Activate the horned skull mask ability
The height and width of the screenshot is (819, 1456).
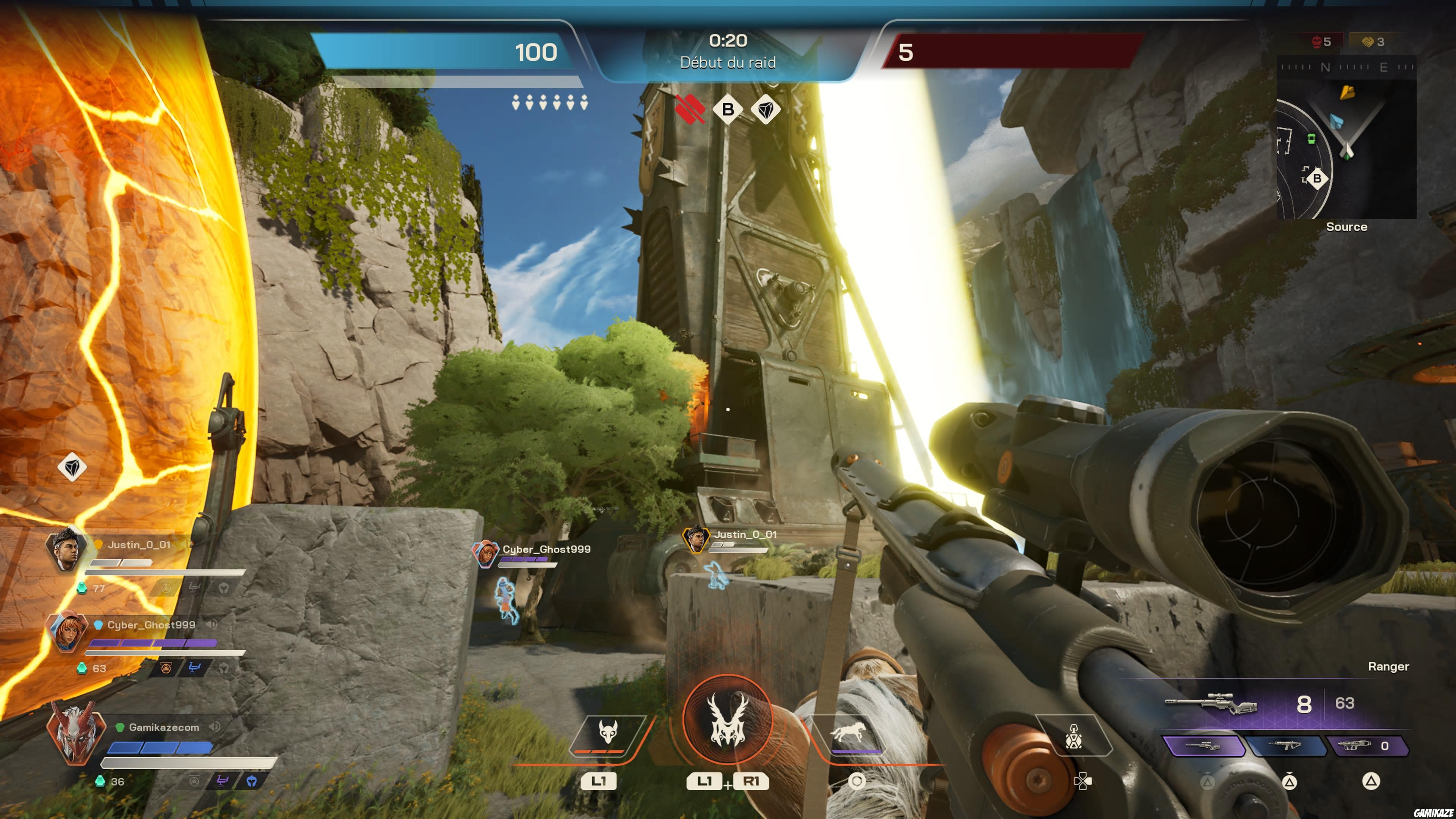click(607, 733)
